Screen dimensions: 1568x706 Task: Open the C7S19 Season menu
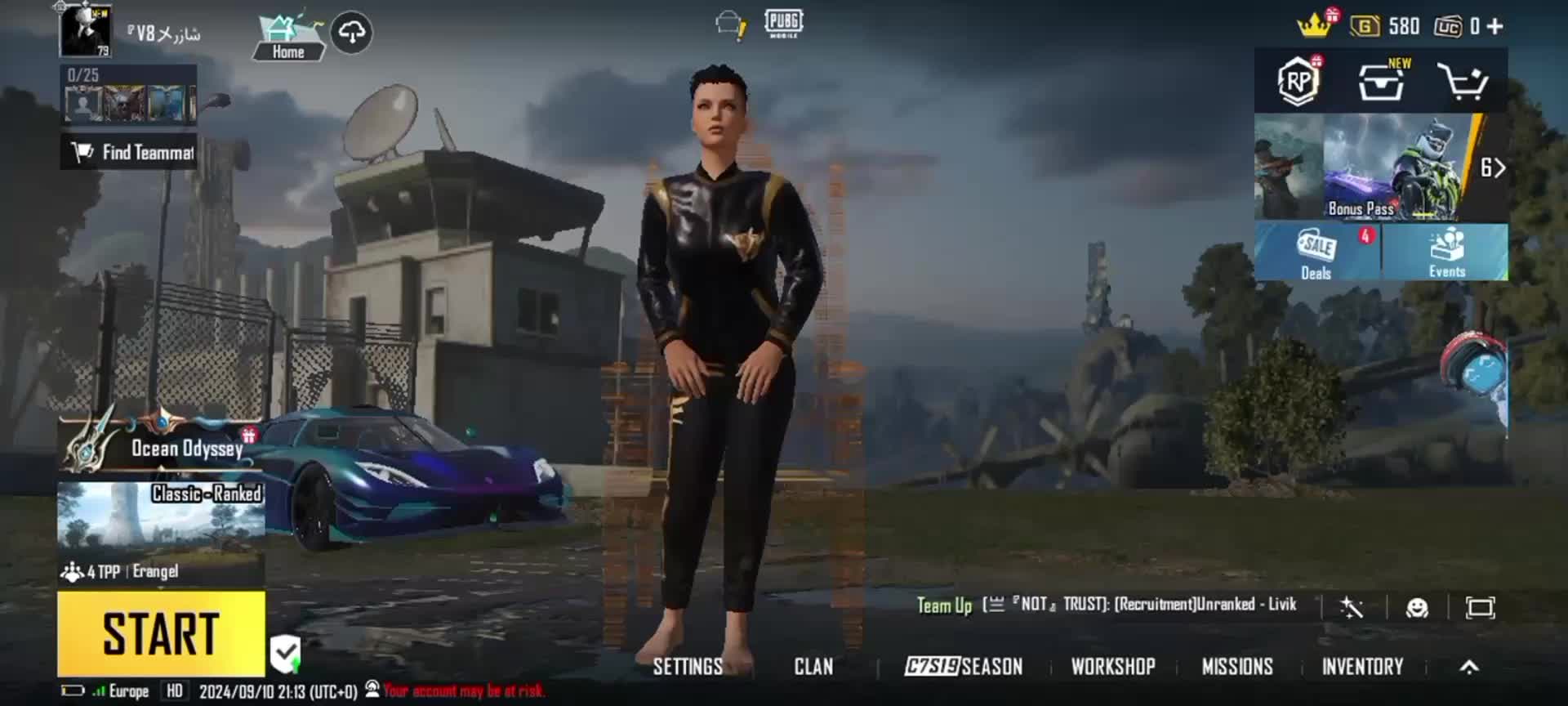[964, 667]
